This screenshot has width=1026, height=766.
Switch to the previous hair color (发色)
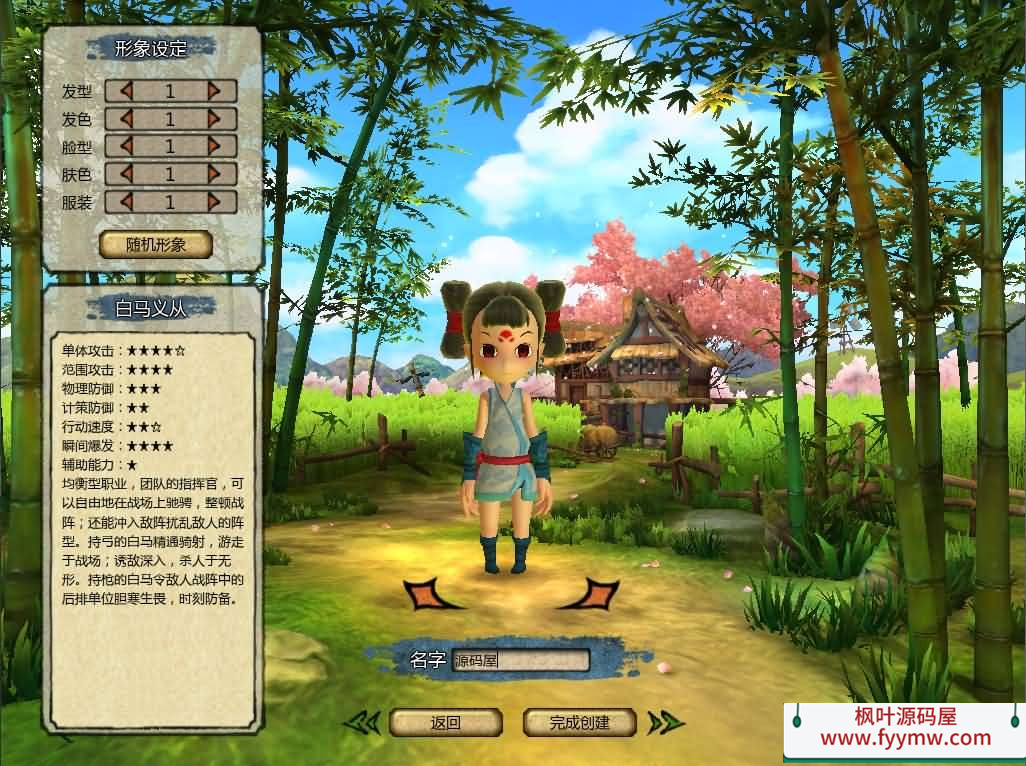click(126, 119)
